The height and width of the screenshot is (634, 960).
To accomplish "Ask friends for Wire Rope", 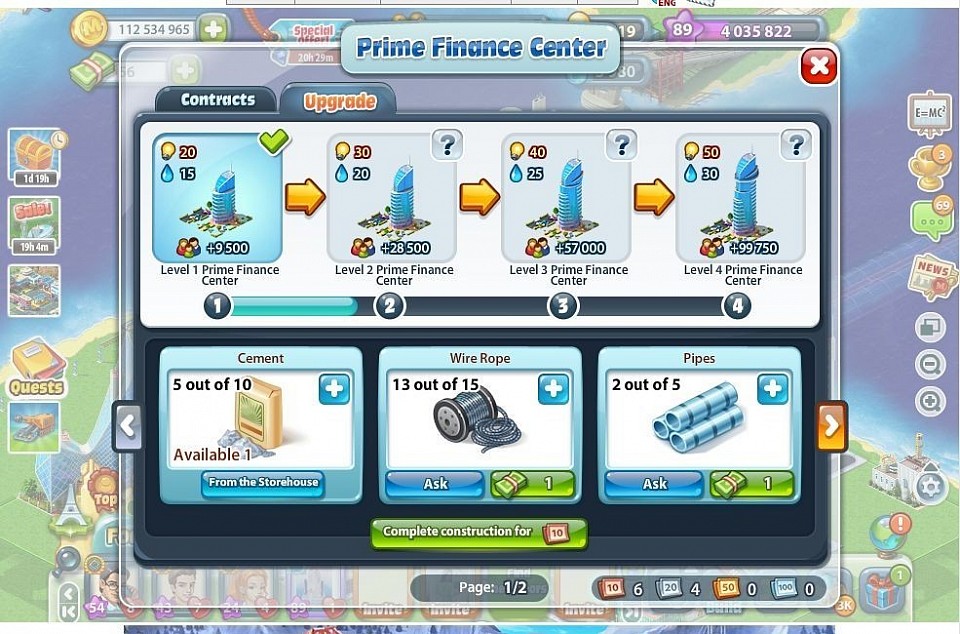I will (435, 484).
